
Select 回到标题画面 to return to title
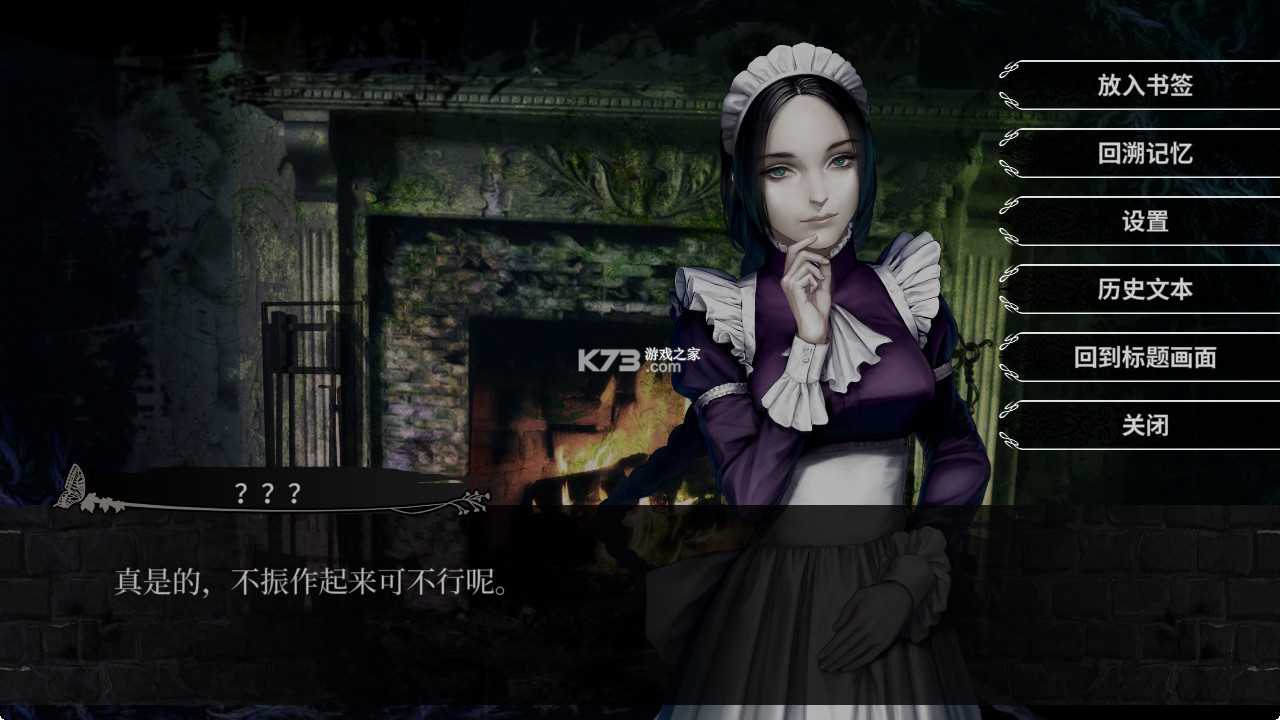1145,358
